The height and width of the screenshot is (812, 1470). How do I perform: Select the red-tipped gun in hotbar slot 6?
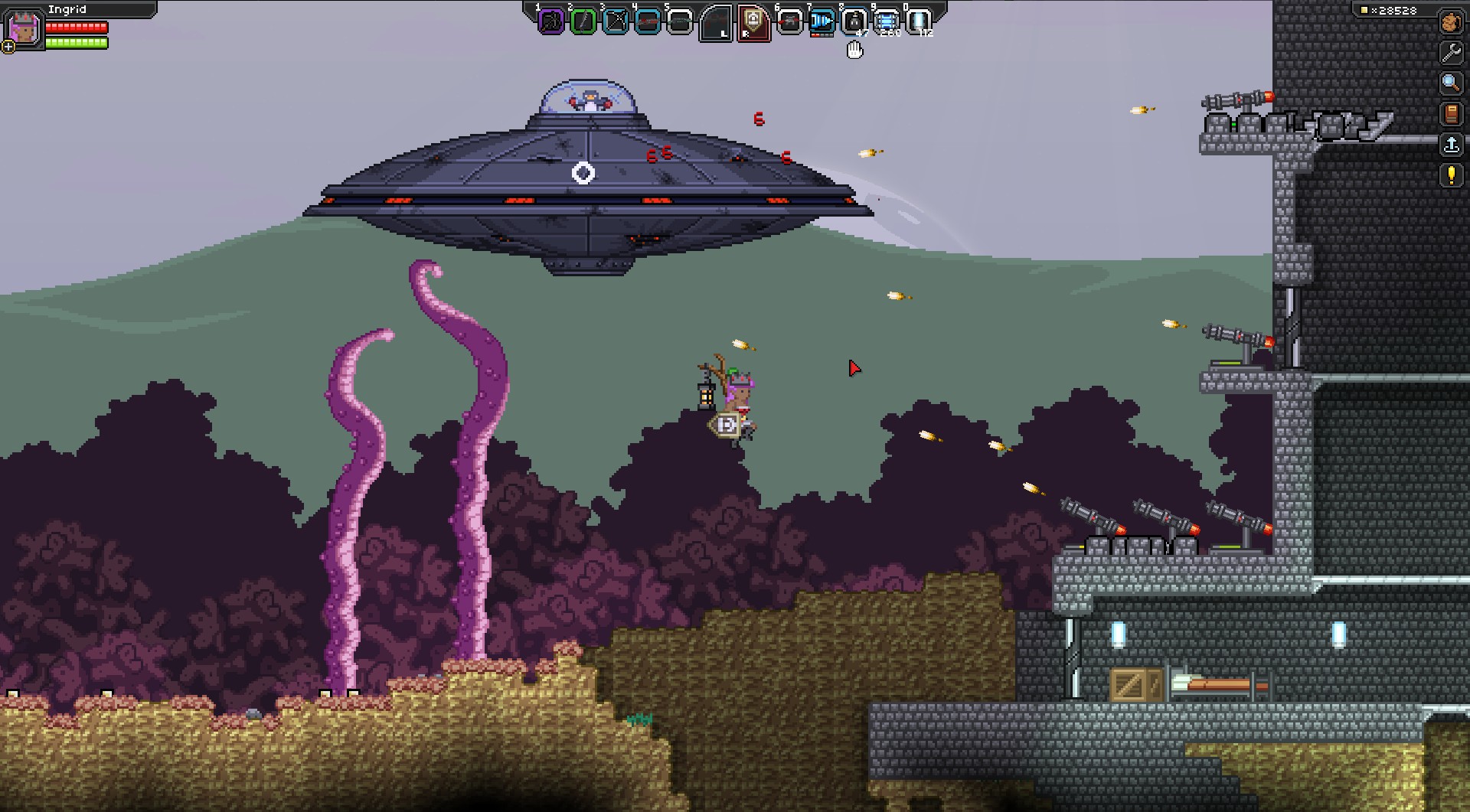point(789,21)
